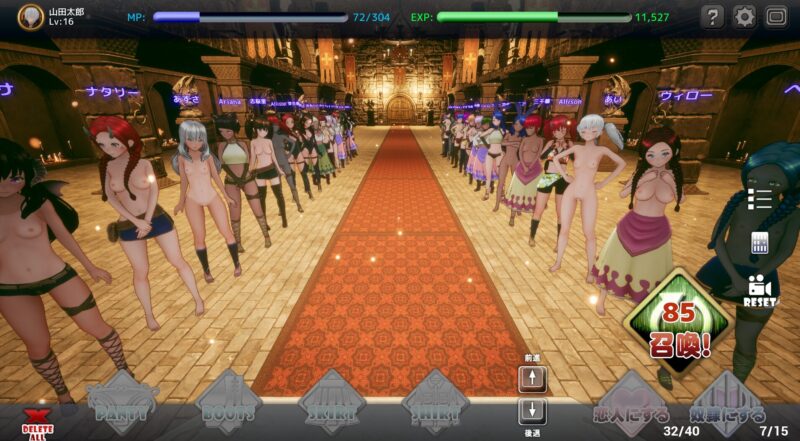Choose the 恋人にする heart button
Image resolution: width=800 pixels, height=441 pixels.
630,407
